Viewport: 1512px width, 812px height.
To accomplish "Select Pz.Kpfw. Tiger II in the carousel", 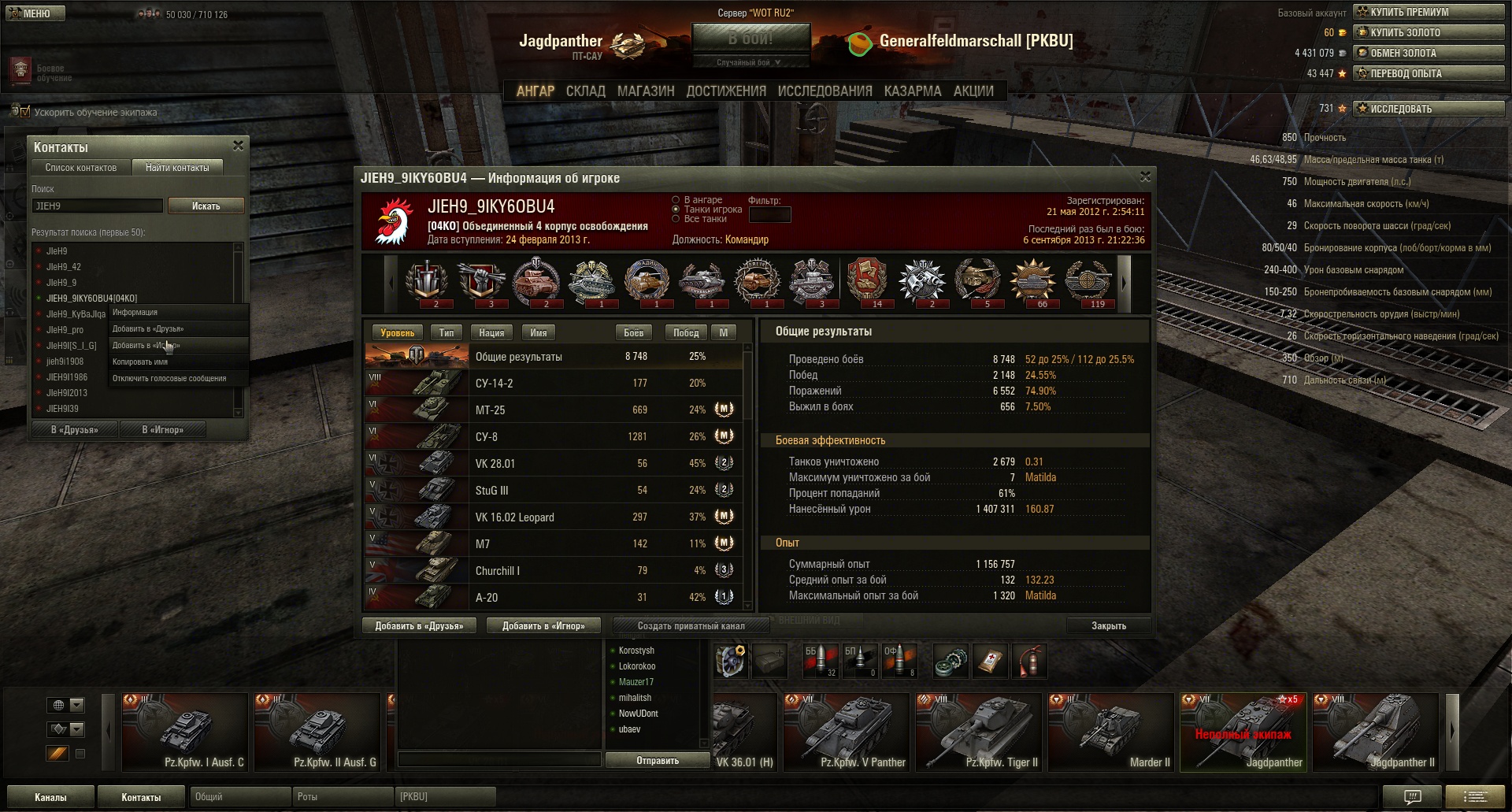I will pos(979,732).
